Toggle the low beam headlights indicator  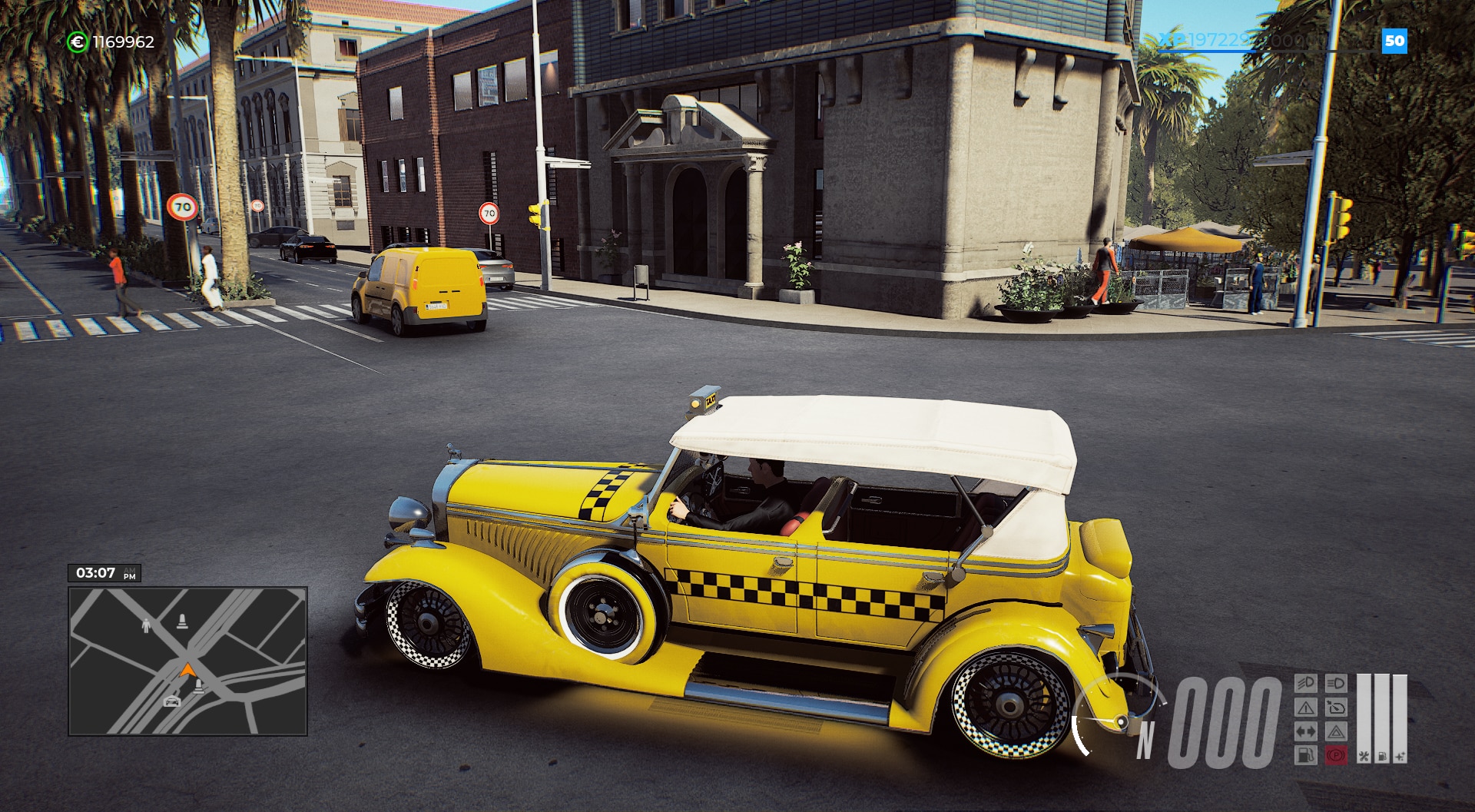[x=1305, y=683]
